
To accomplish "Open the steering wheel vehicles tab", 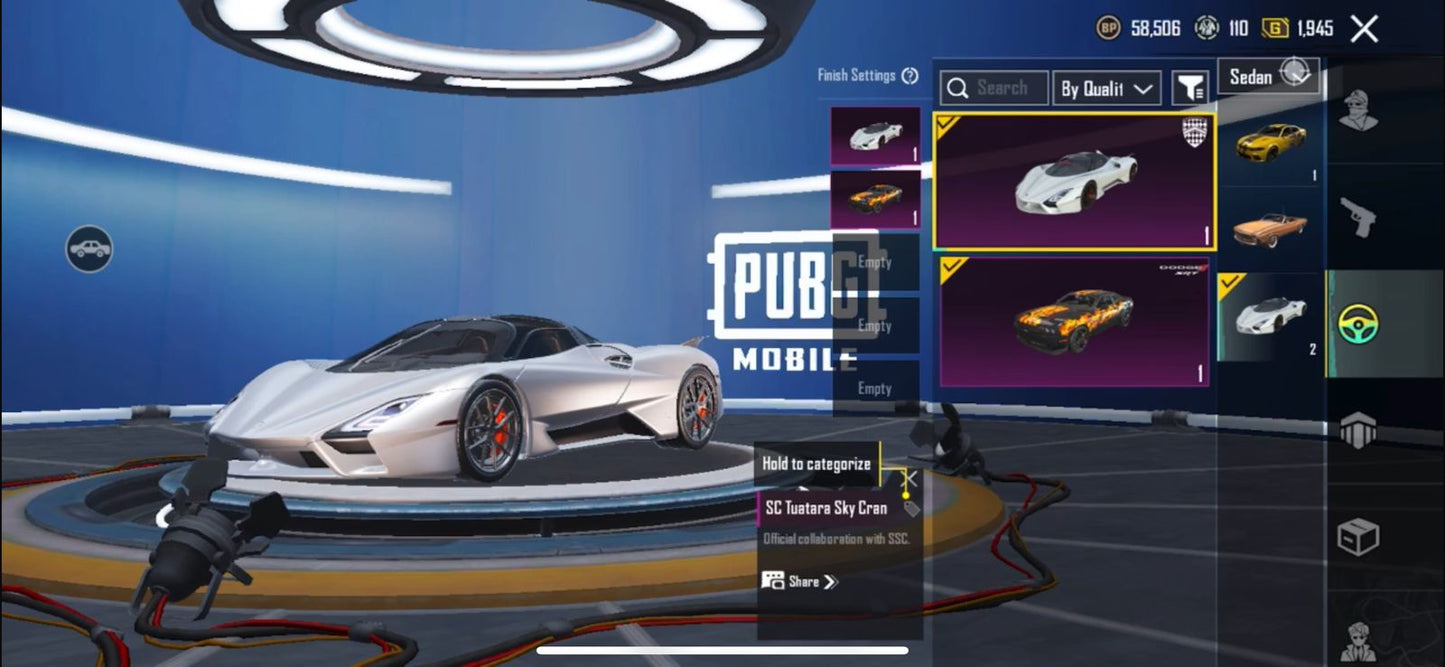I will point(1358,323).
